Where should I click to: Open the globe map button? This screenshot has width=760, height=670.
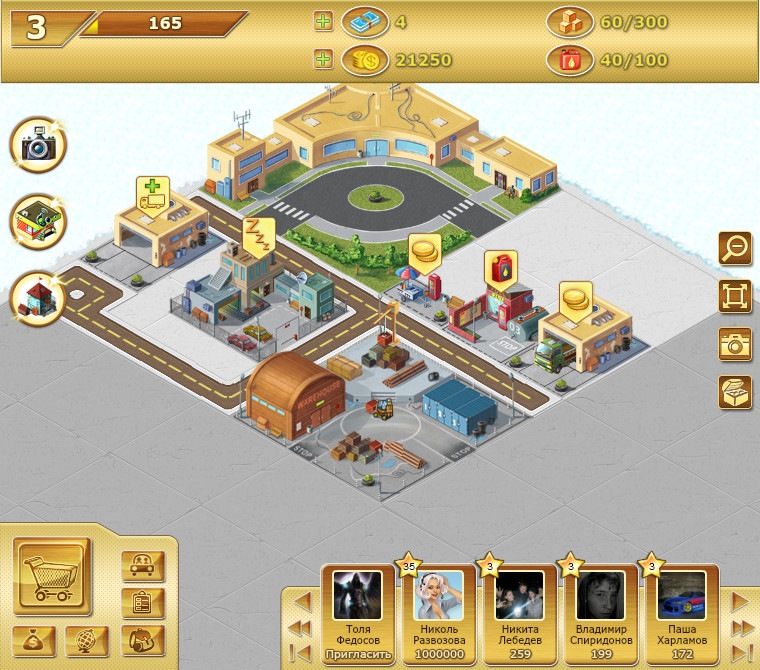(87, 640)
